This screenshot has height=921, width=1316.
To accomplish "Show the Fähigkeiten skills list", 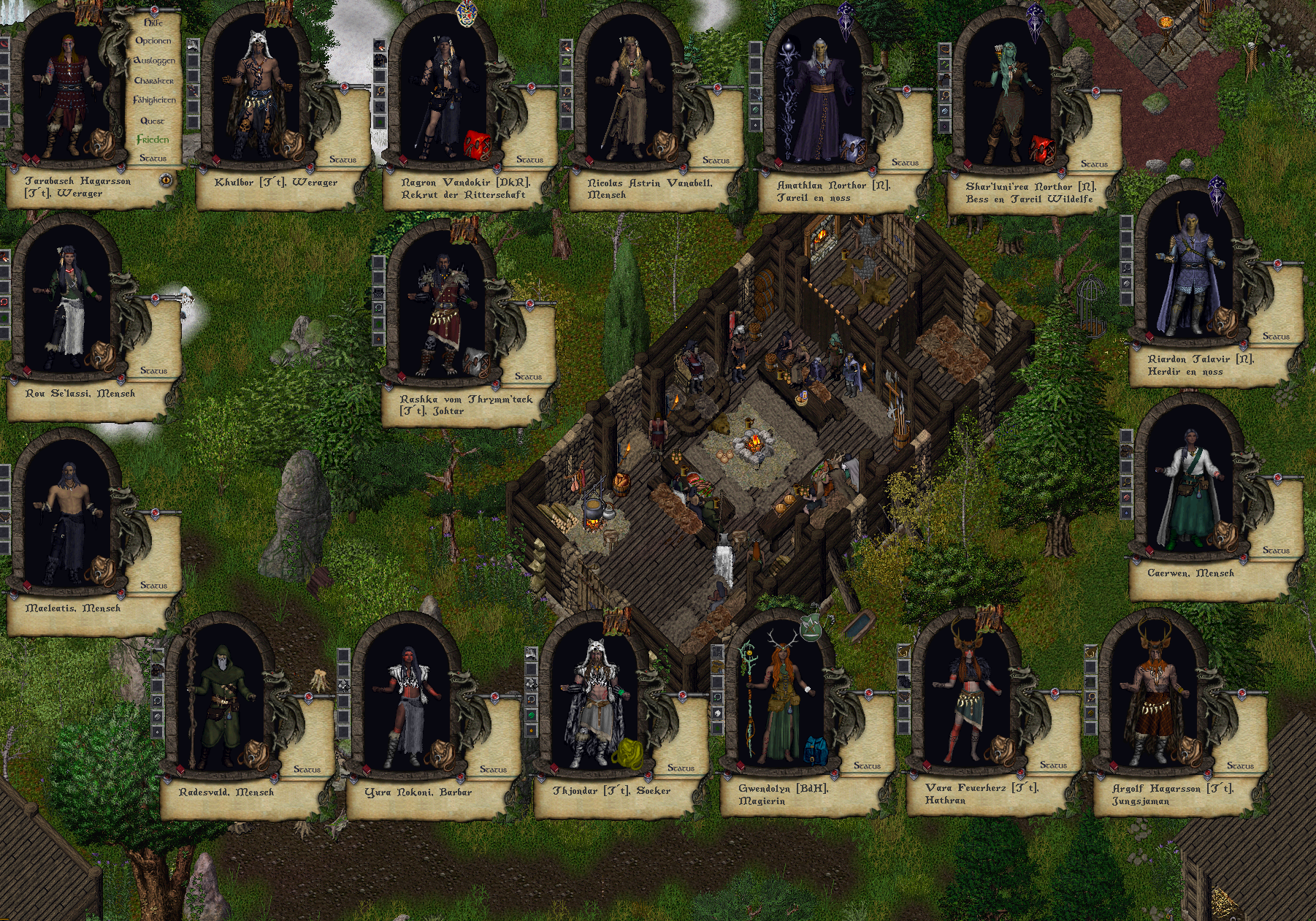I will pyautogui.click(x=154, y=100).
